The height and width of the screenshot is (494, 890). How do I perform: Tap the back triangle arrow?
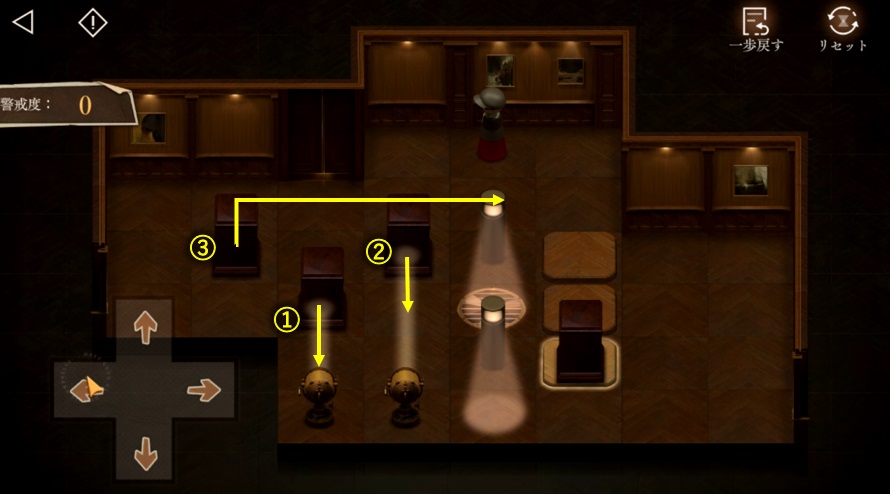click(23, 22)
